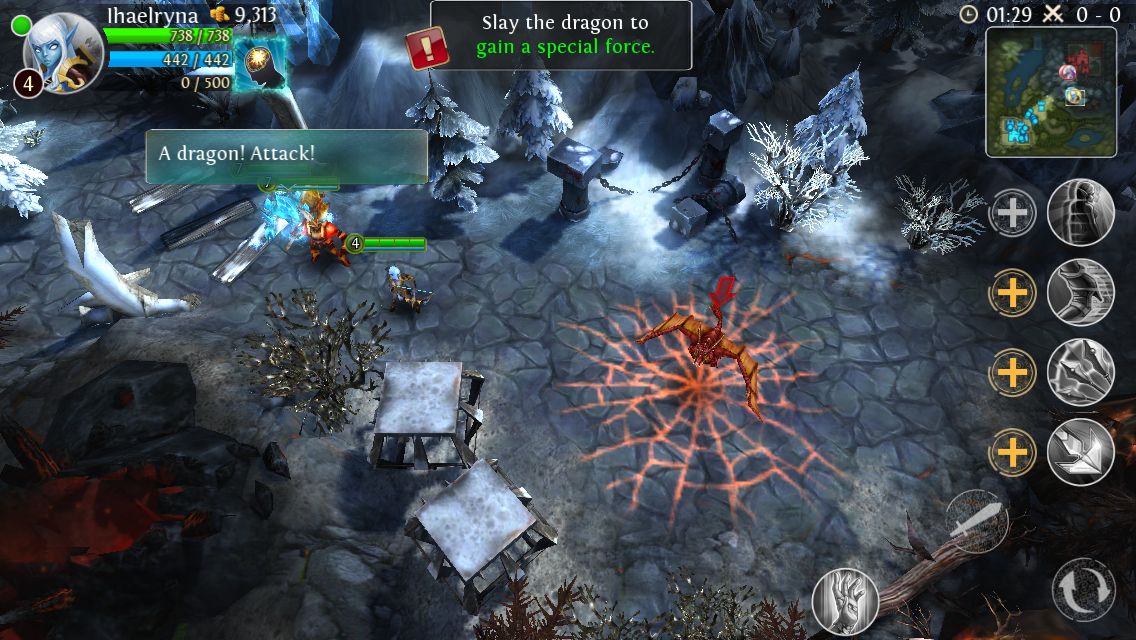
Task: Upgrade the arrowhead ability with its gold plus
Action: pyautogui.click(x=1012, y=453)
